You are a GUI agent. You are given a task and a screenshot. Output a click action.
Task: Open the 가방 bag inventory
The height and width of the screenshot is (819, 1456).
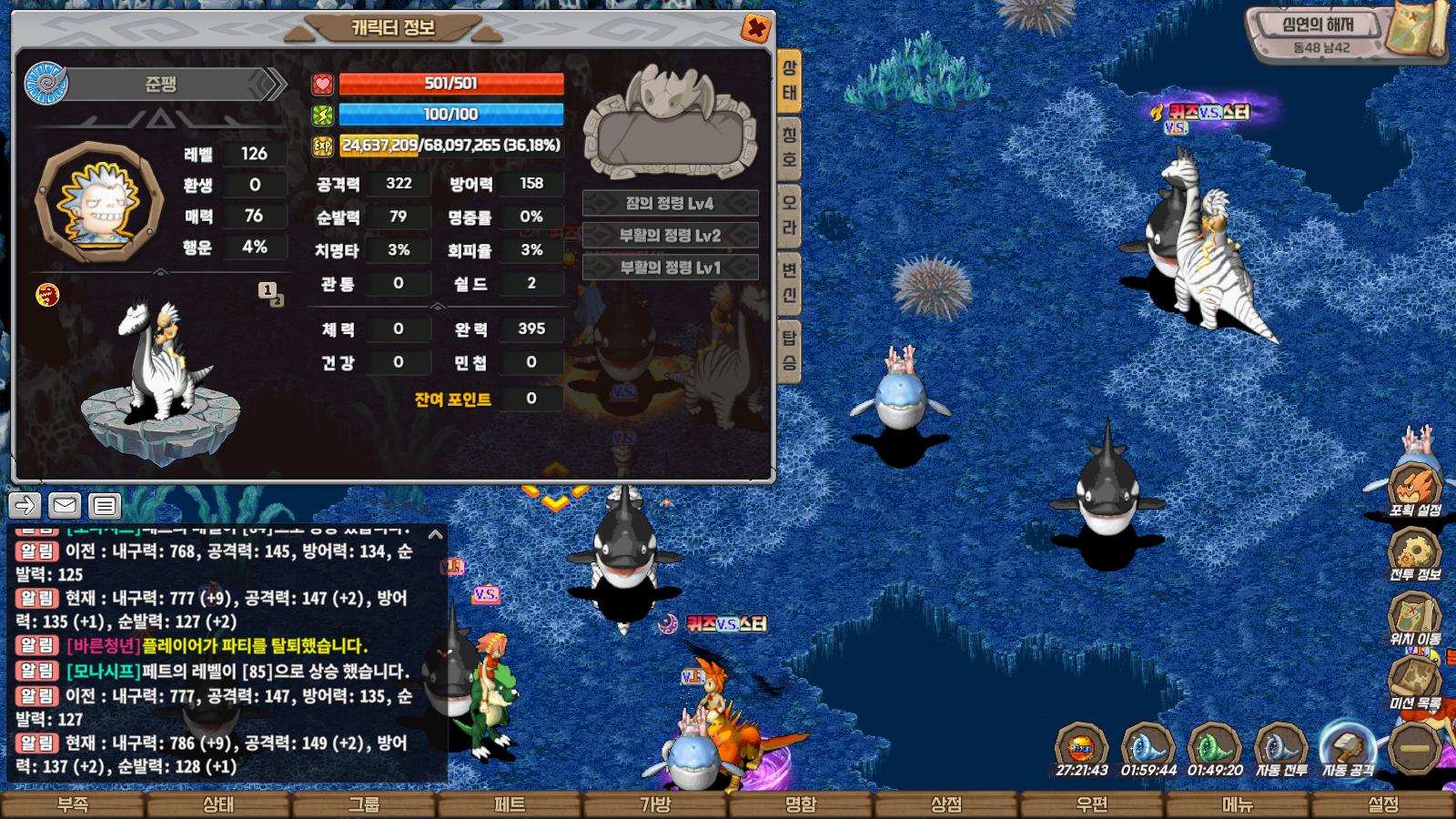coord(655,804)
